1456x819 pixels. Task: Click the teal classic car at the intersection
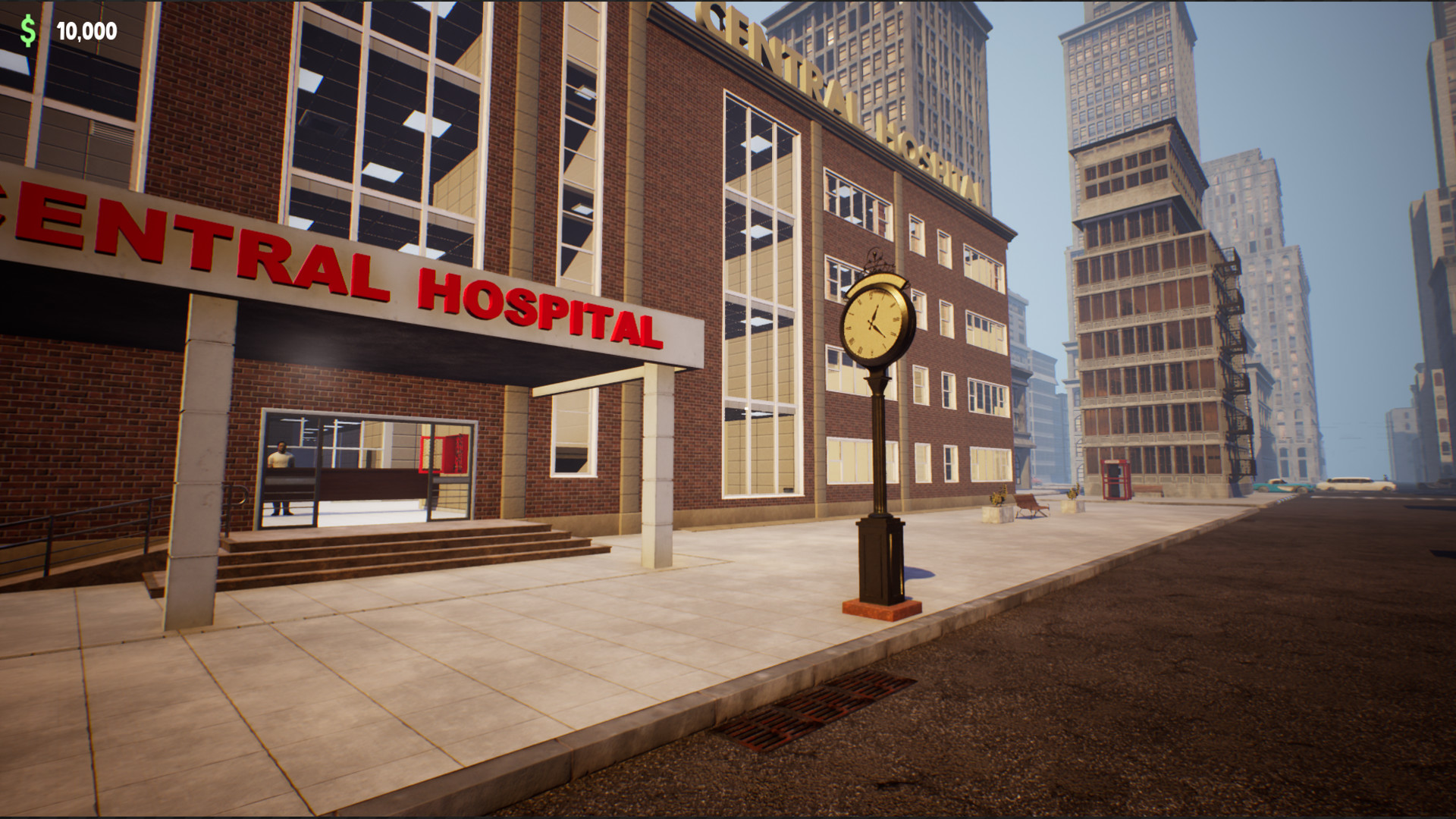(1282, 487)
